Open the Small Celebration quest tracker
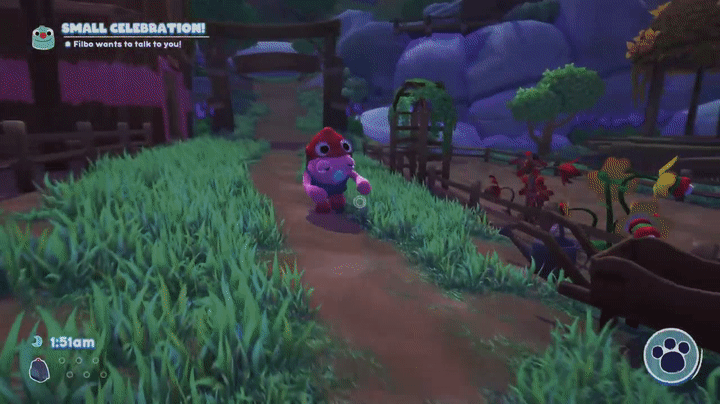The width and height of the screenshot is (720, 404). click(x=133, y=29)
